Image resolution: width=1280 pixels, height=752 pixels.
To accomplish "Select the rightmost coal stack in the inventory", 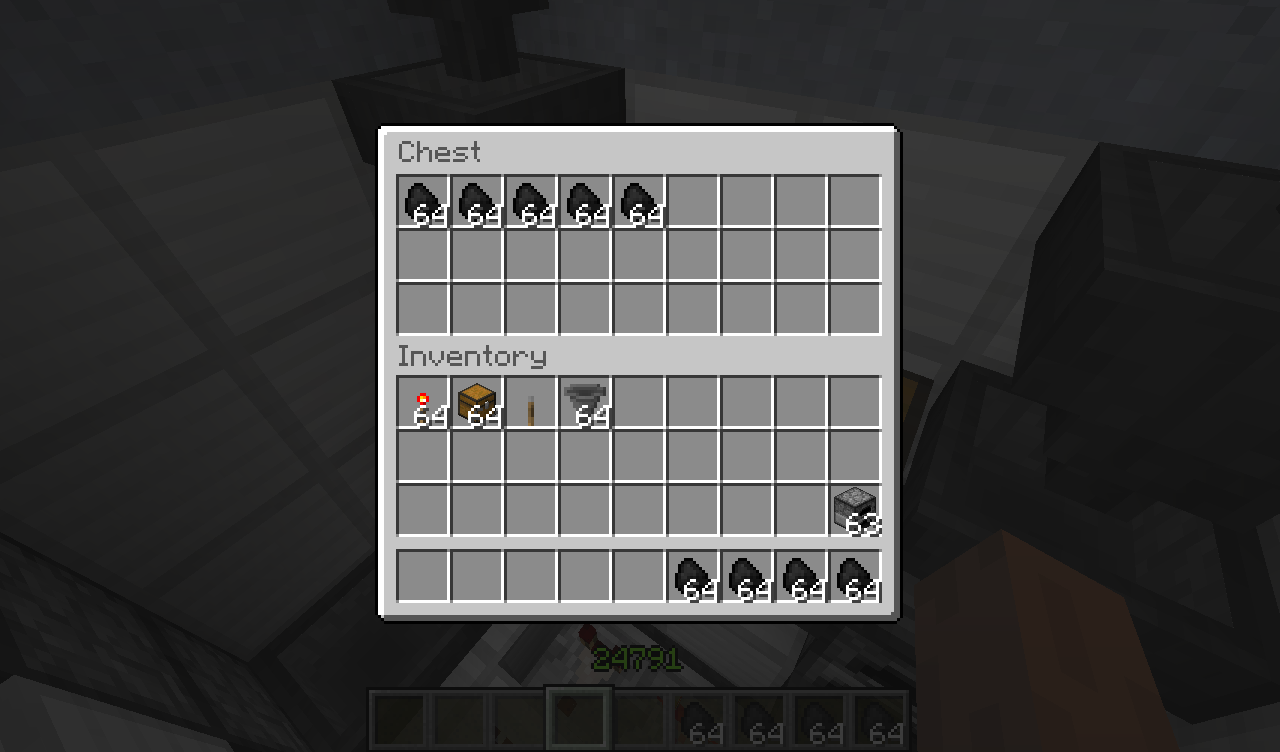I will pyautogui.click(x=855, y=577).
